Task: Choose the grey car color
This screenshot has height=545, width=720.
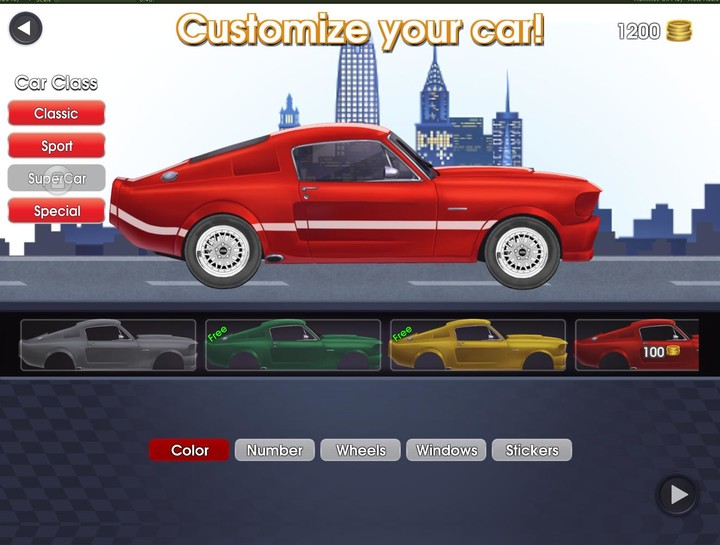Action: coord(108,345)
